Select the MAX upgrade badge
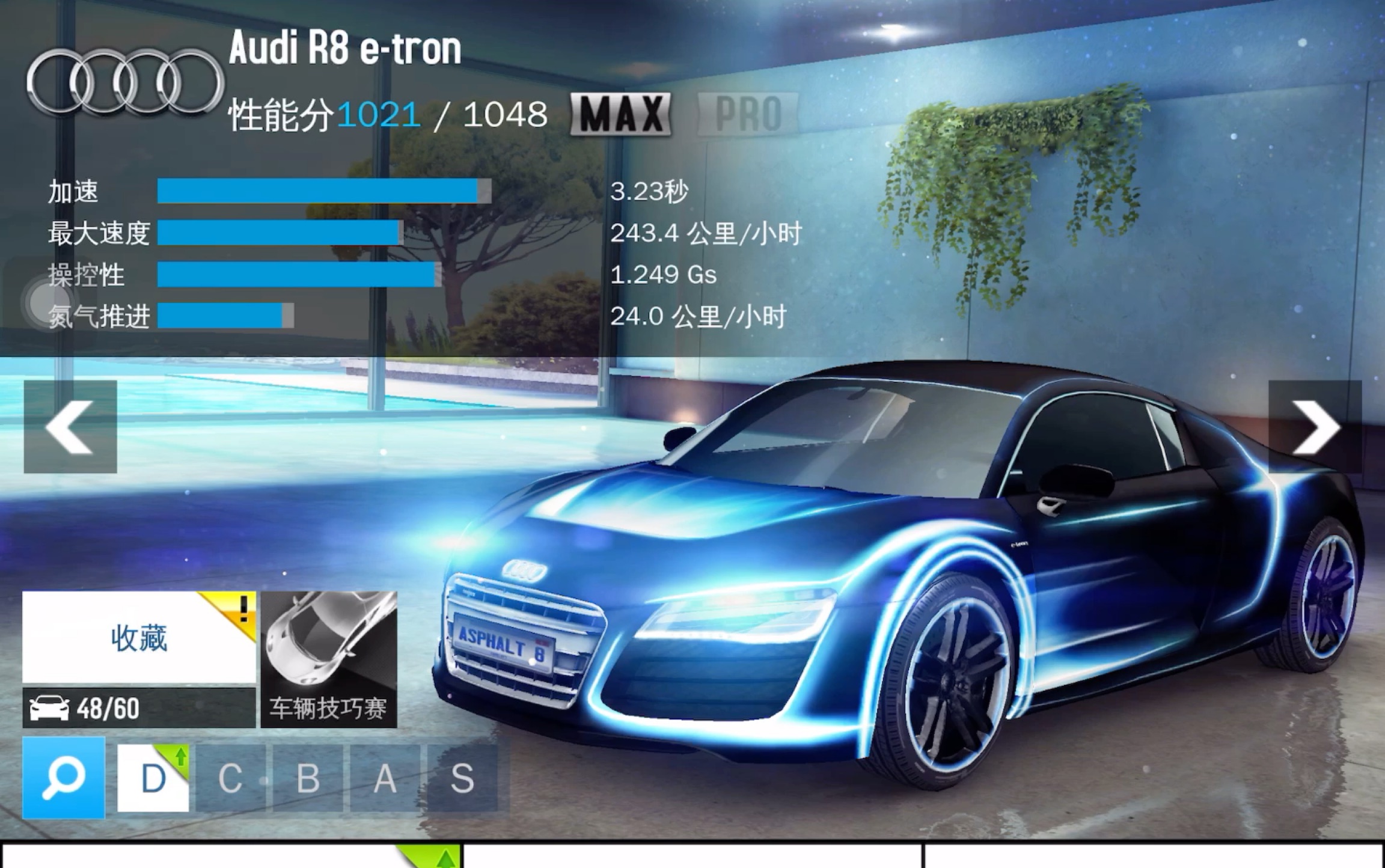Screen dimensions: 1385x868 [x=620, y=114]
